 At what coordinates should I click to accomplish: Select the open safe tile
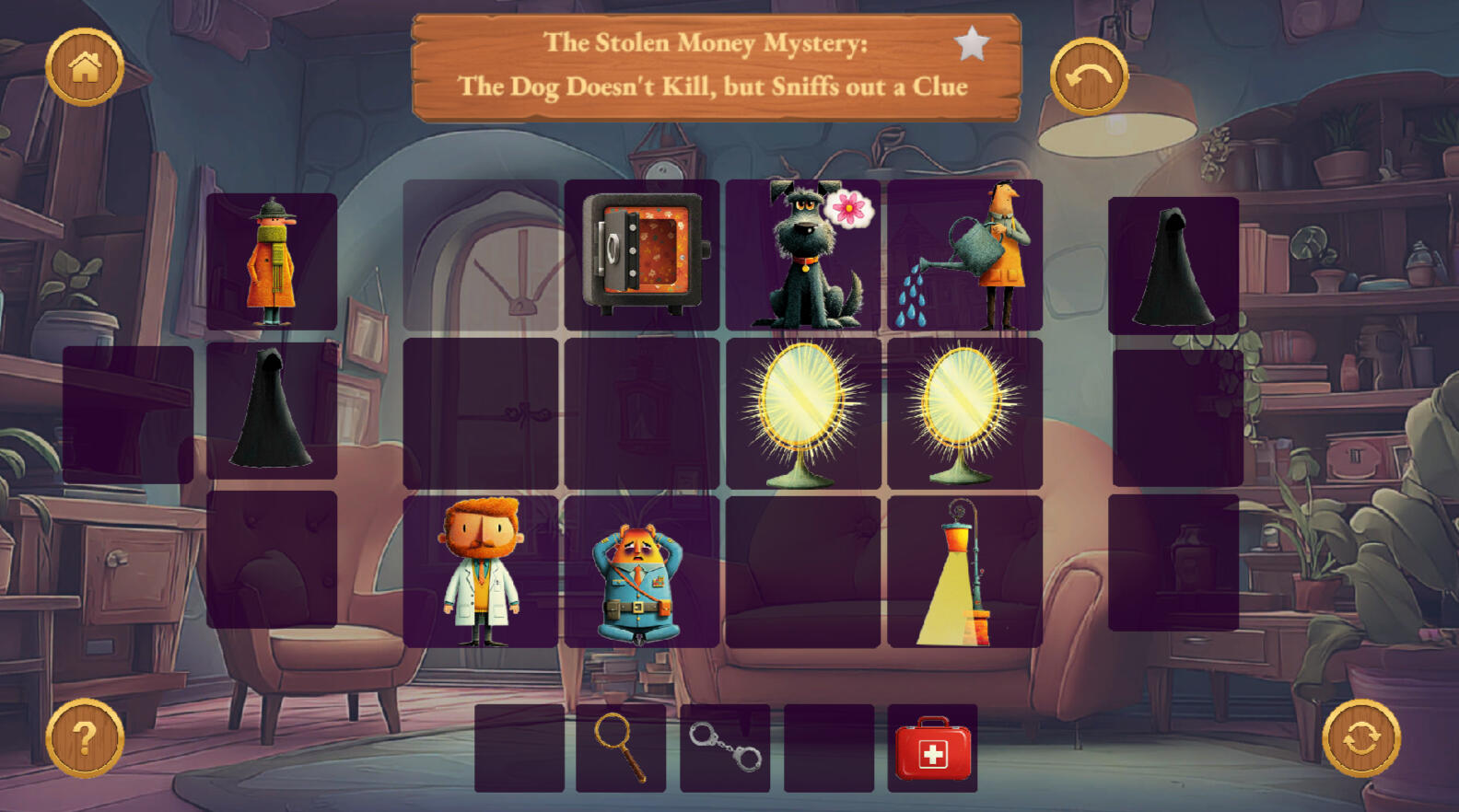click(642, 254)
